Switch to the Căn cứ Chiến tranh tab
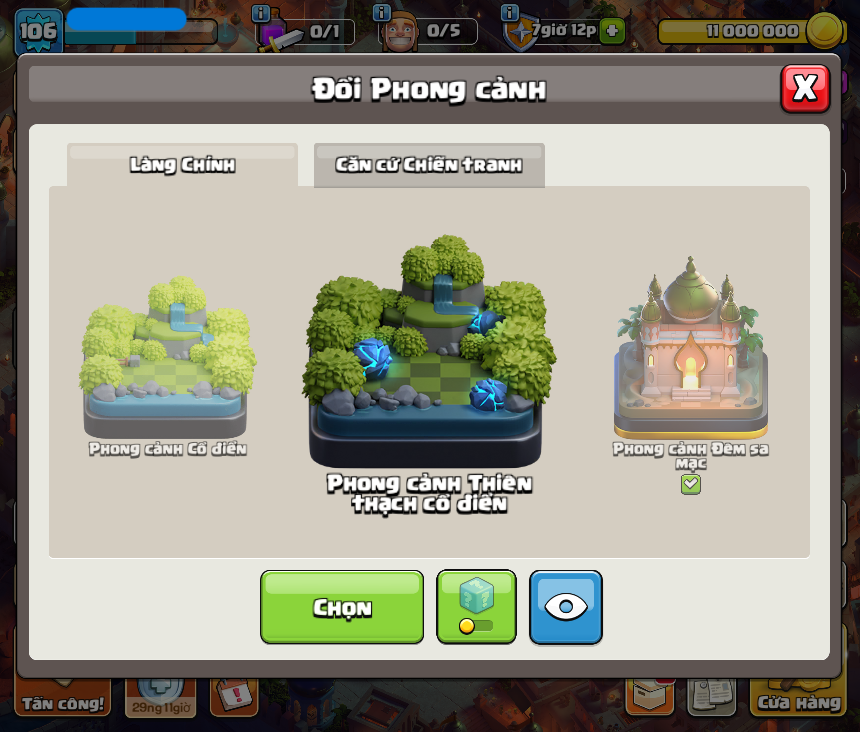This screenshot has width=860, height=732. 429,165
